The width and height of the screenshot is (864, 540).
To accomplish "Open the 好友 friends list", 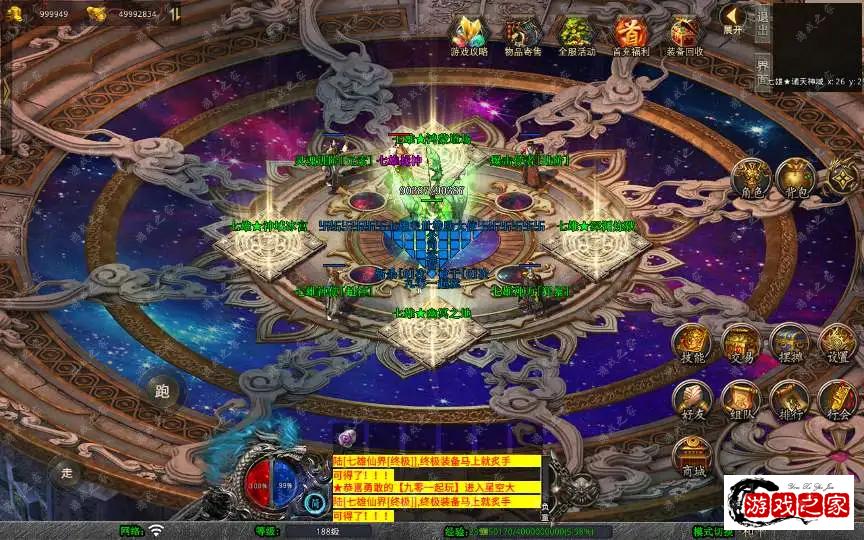I will 692,400.
